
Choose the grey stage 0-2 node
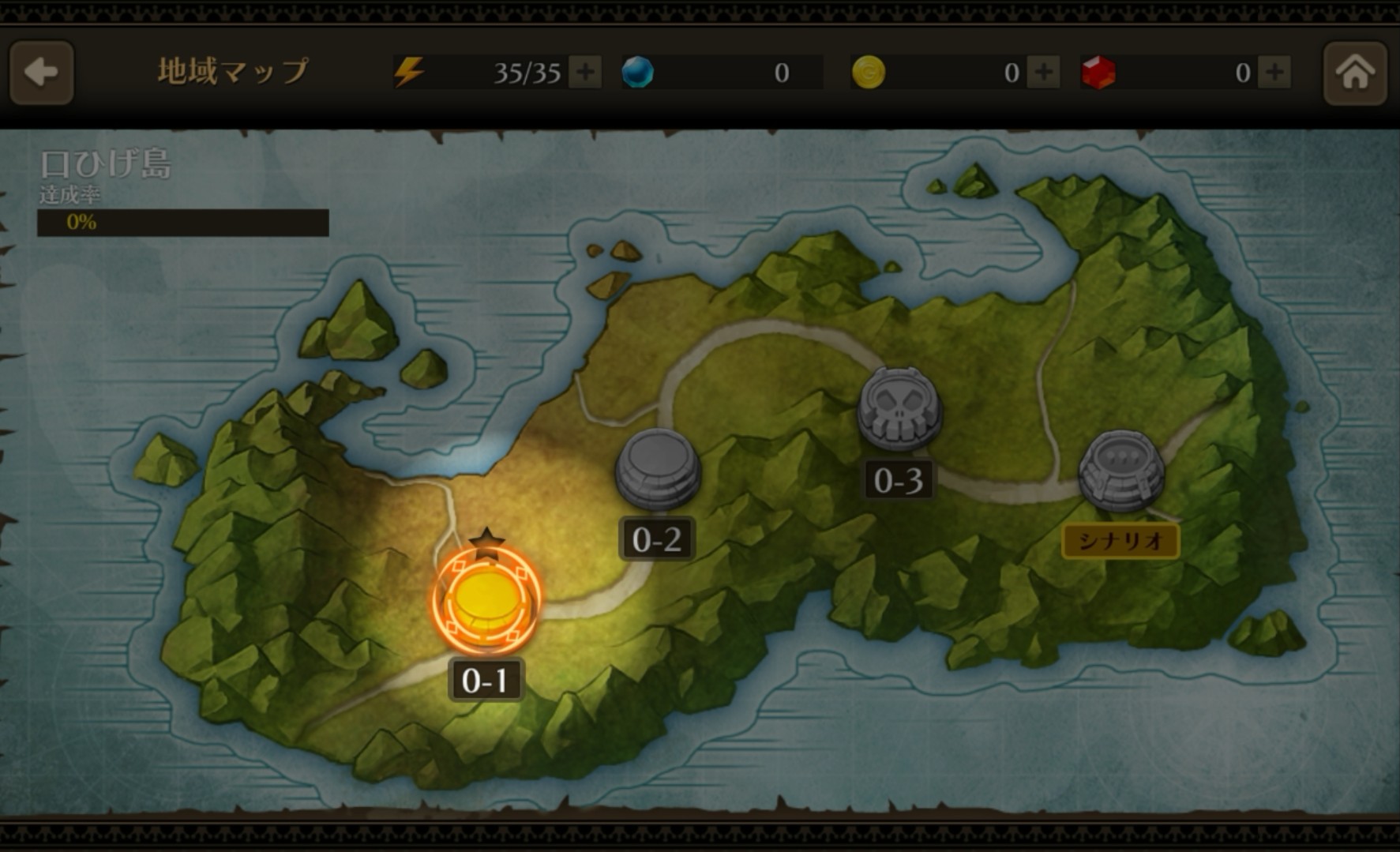pos(657,469)
